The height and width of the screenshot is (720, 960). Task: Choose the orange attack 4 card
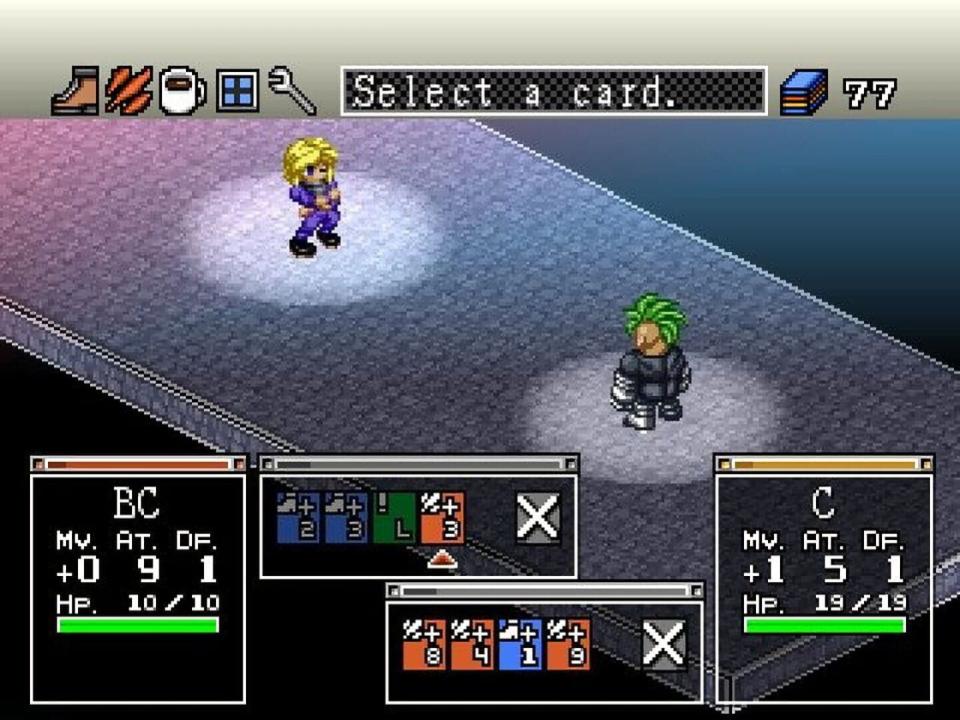[471, 644]
